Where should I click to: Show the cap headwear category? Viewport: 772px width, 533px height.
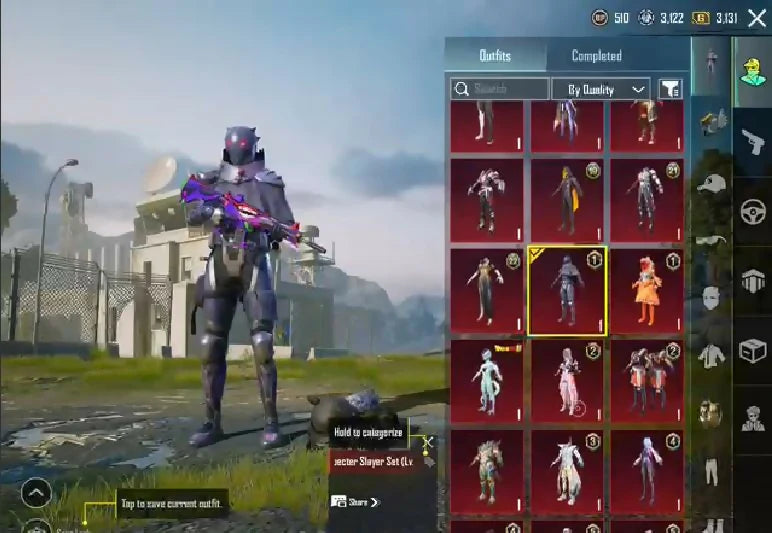pos(711,184)
